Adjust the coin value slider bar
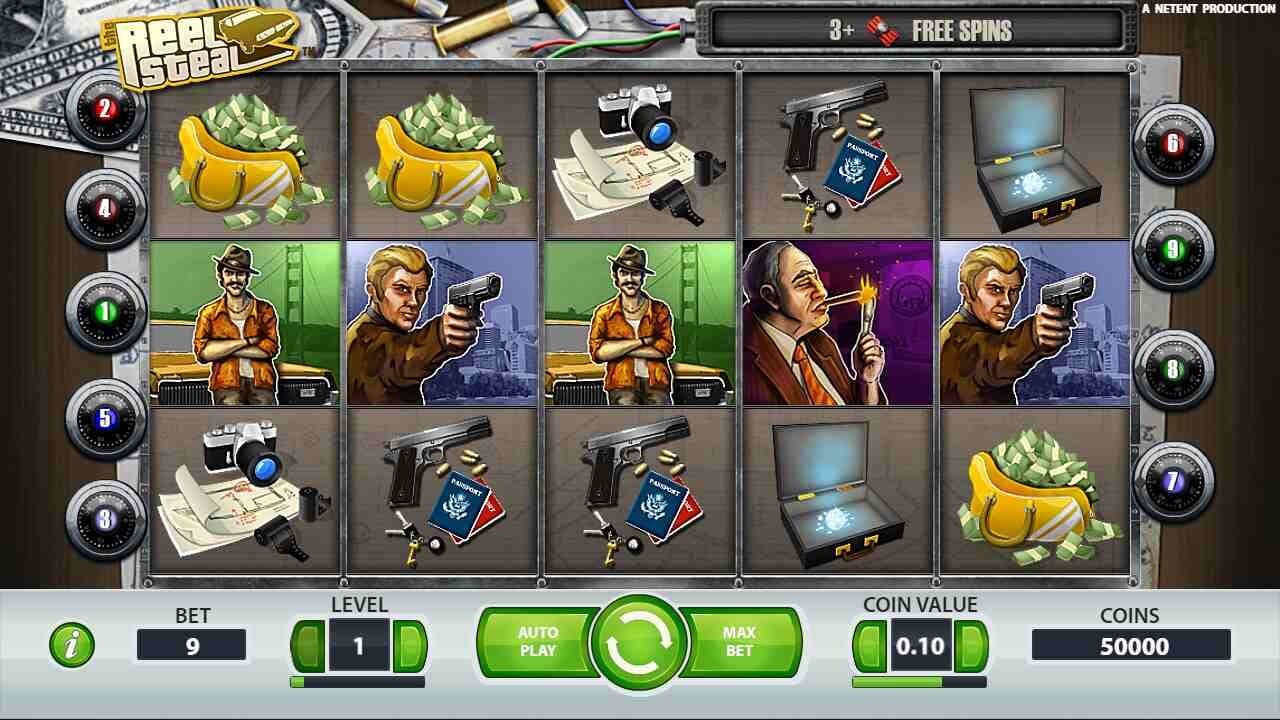 click(919, 682)
